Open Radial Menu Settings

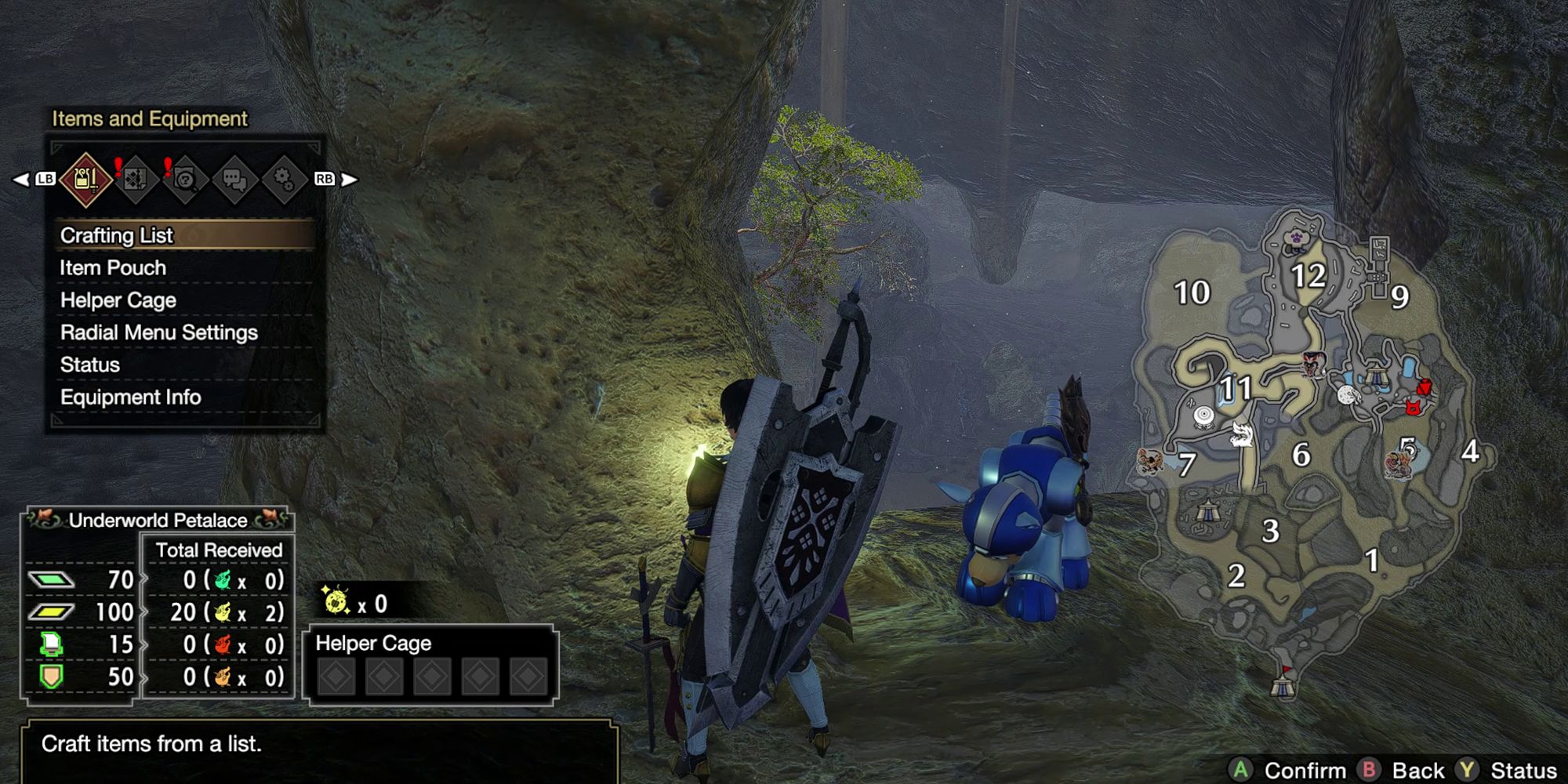pyautogui.click(x=158, y=332)
